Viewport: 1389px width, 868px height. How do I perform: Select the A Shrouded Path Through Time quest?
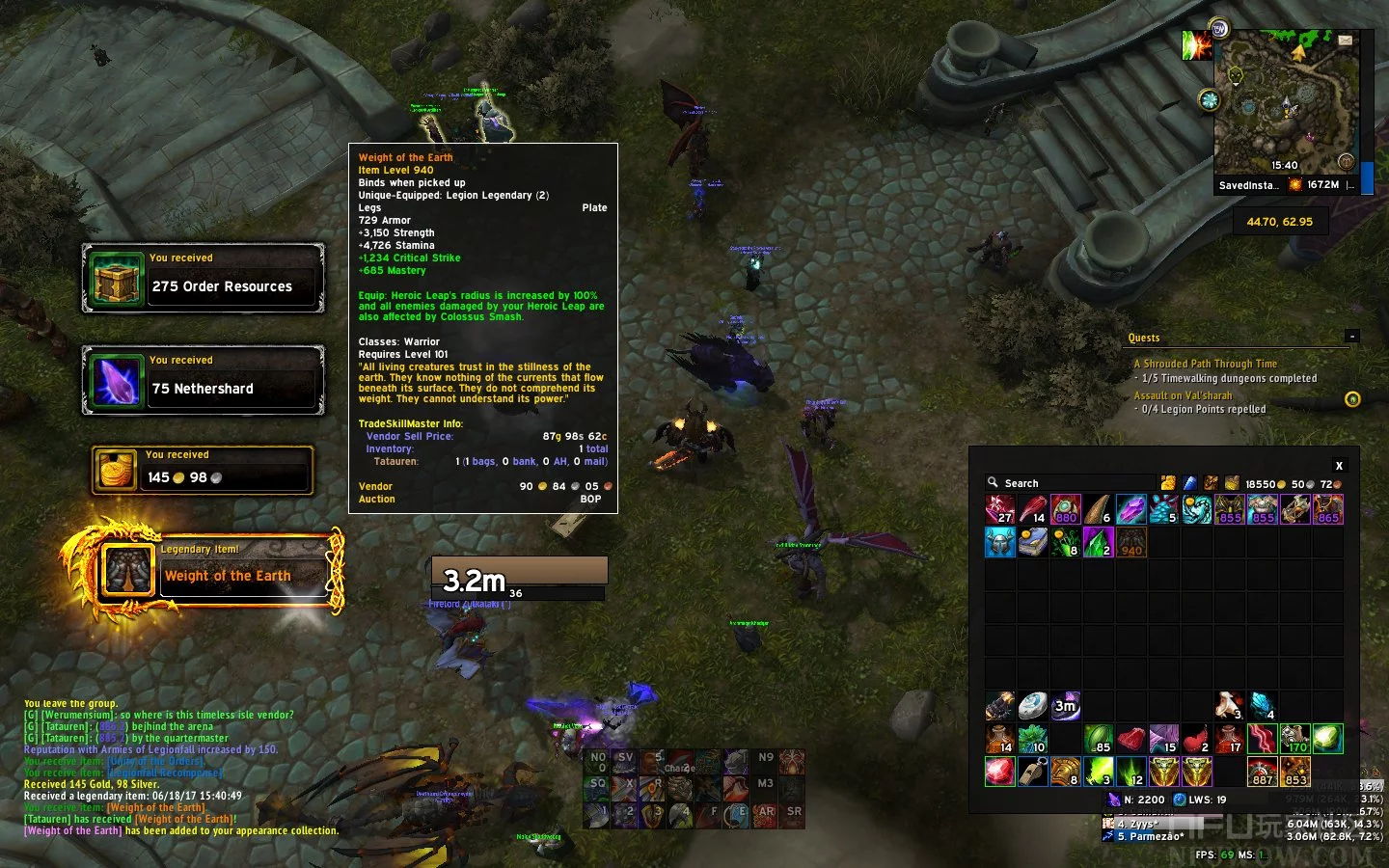coord(1205,364)
